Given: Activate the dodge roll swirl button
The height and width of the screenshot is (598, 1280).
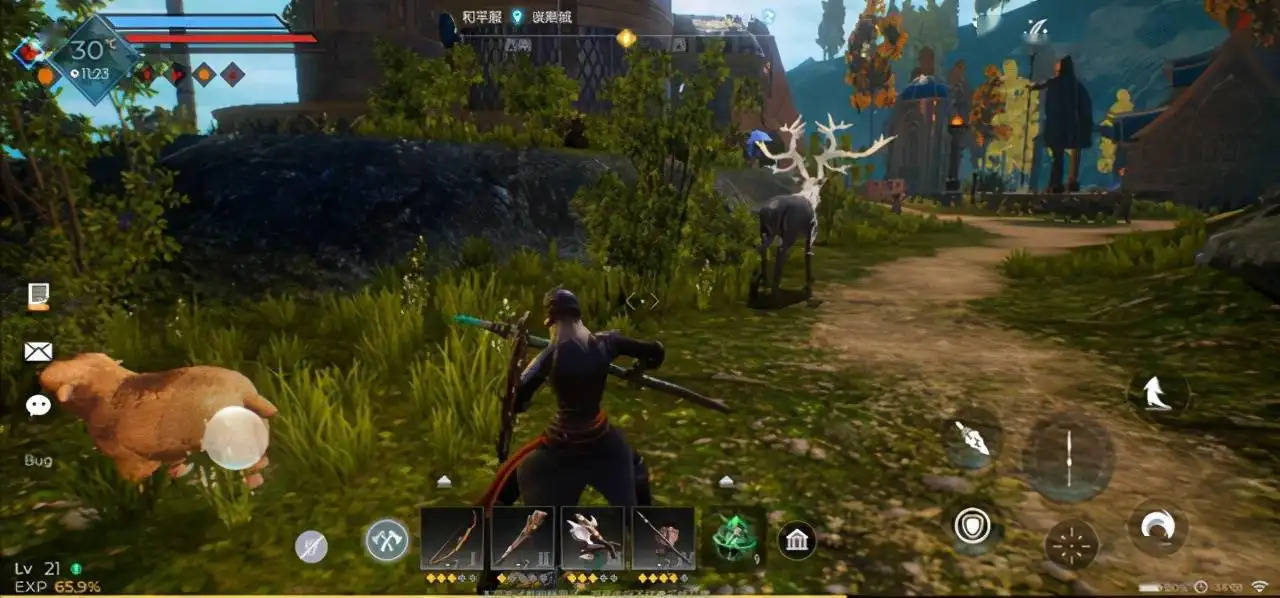Looking at the screenshot, I should point(1158,527).
